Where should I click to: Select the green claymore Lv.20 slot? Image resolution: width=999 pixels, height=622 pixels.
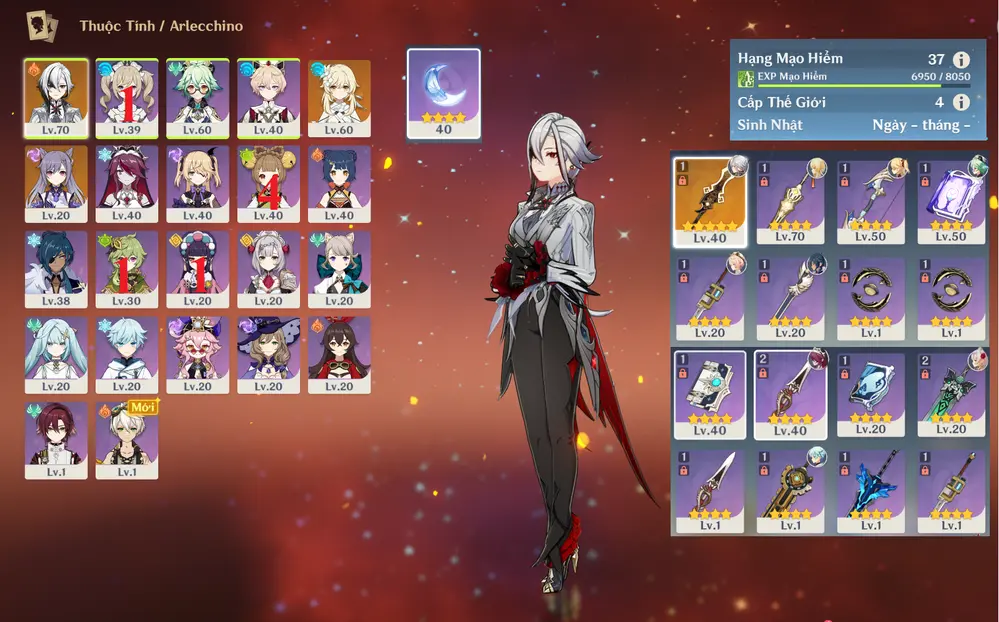951,394
